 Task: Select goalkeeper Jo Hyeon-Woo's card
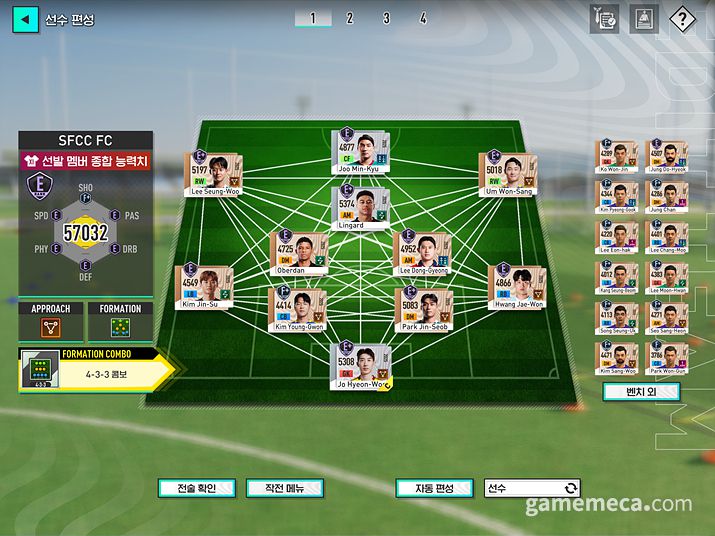pos(359,365)
